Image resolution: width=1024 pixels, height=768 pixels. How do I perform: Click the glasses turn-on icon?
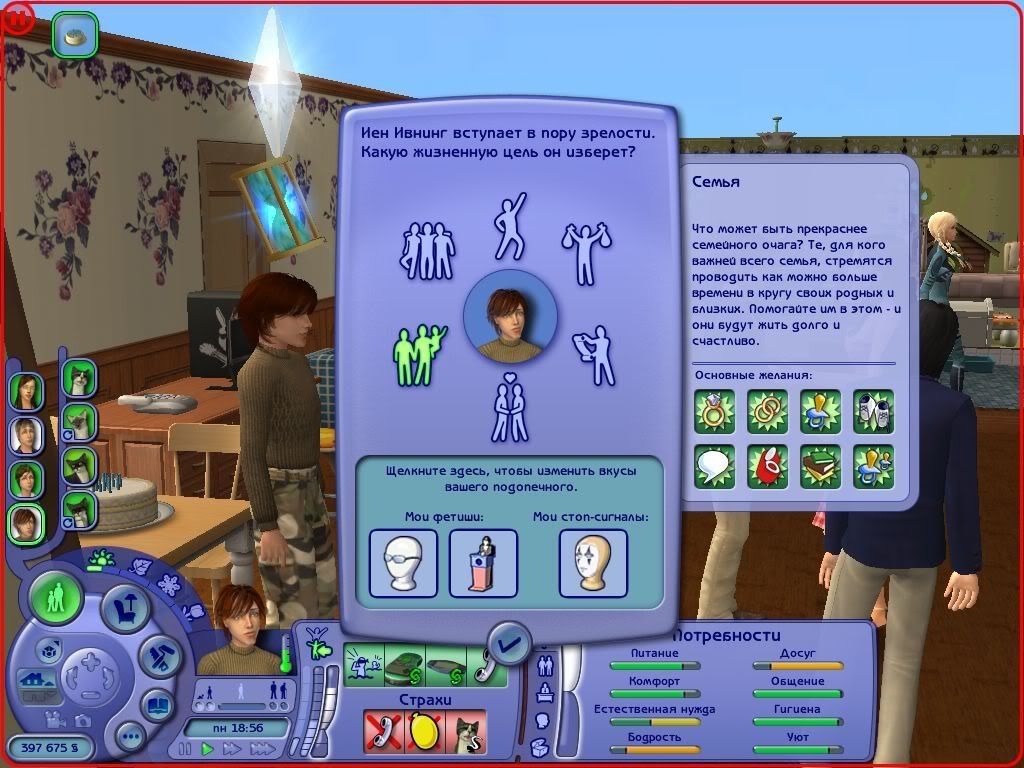(x=404, y=562)
